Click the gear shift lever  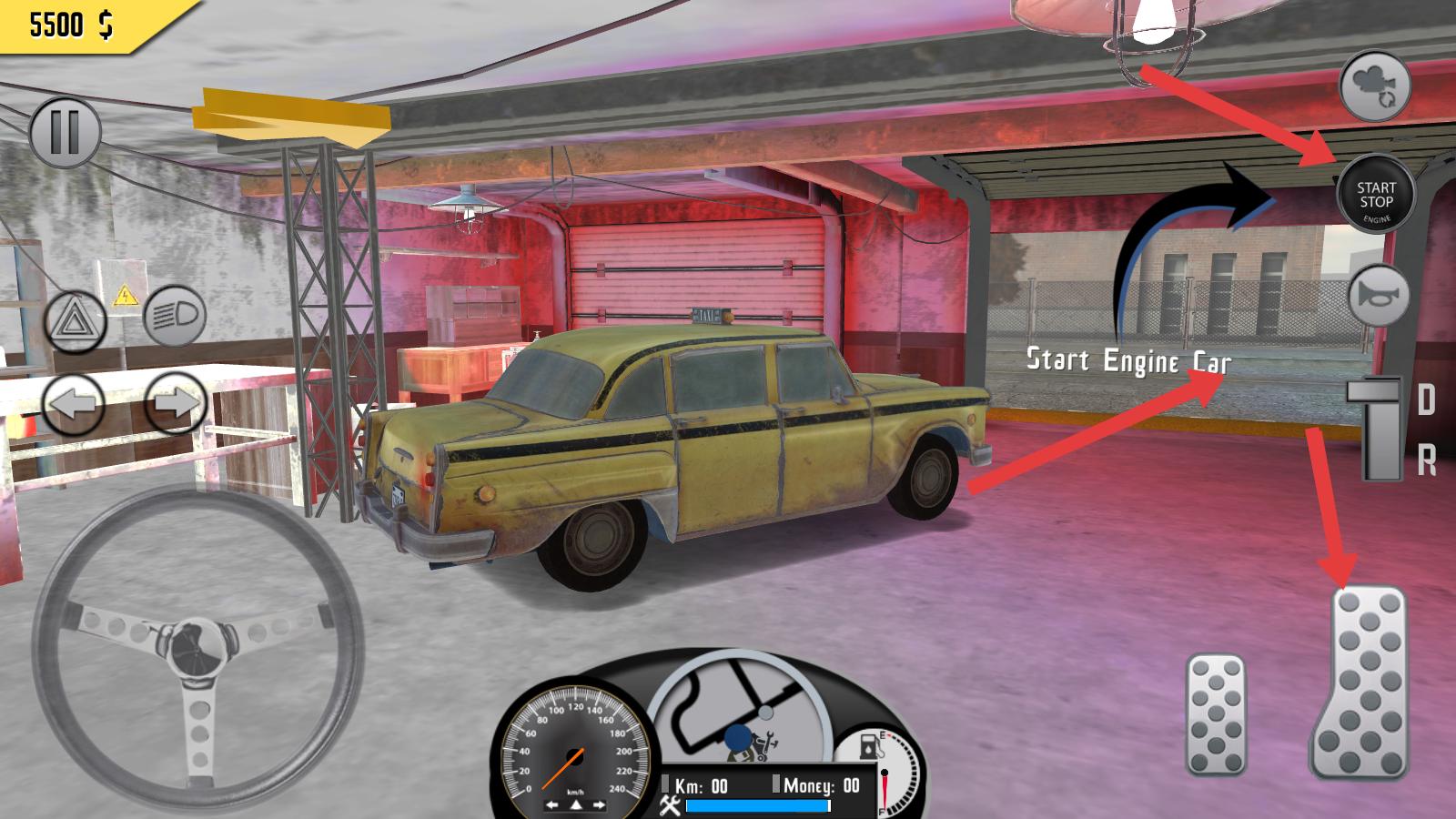[x=1380, y=430]
